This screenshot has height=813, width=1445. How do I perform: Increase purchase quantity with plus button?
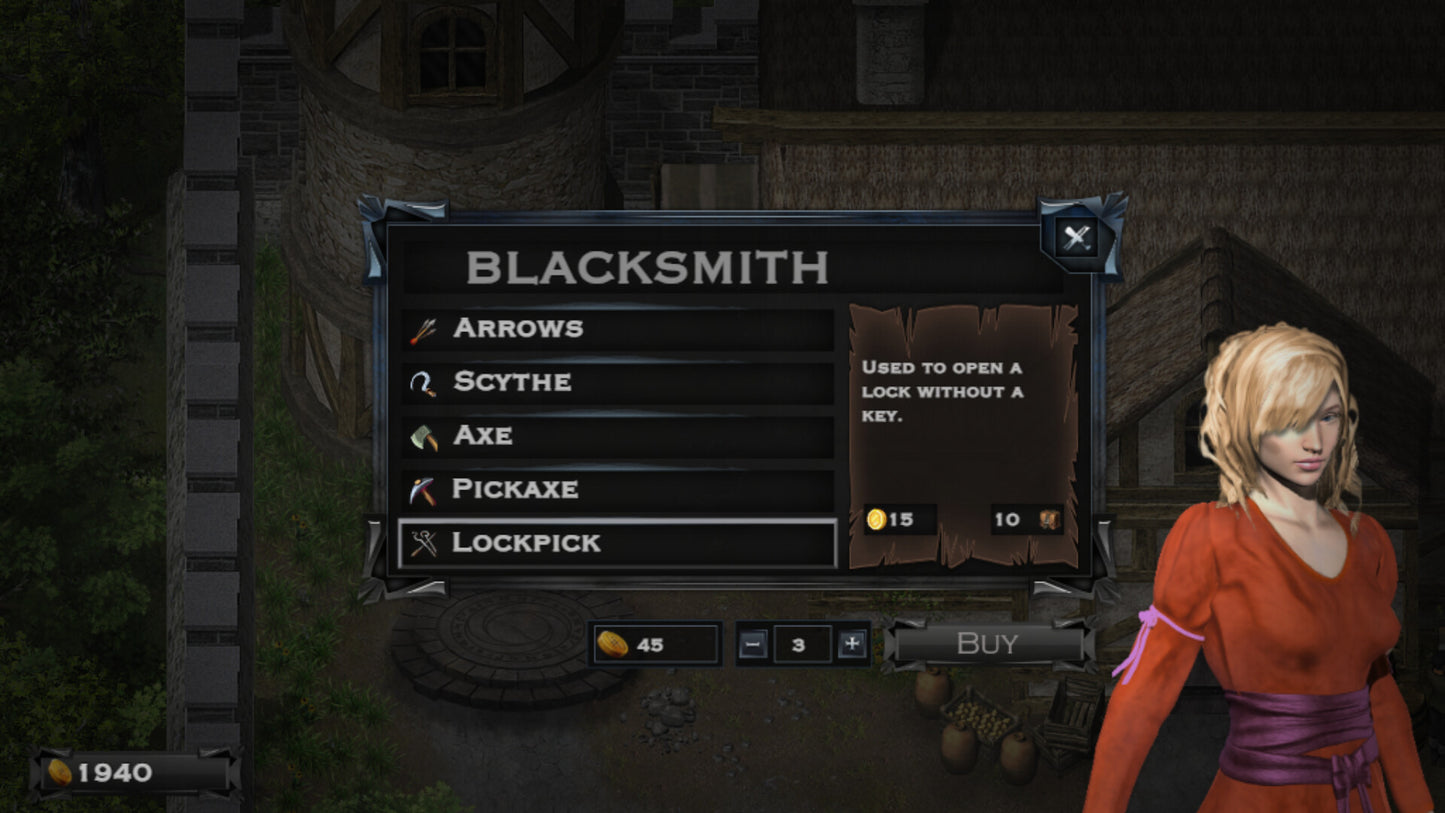[852, 645]
